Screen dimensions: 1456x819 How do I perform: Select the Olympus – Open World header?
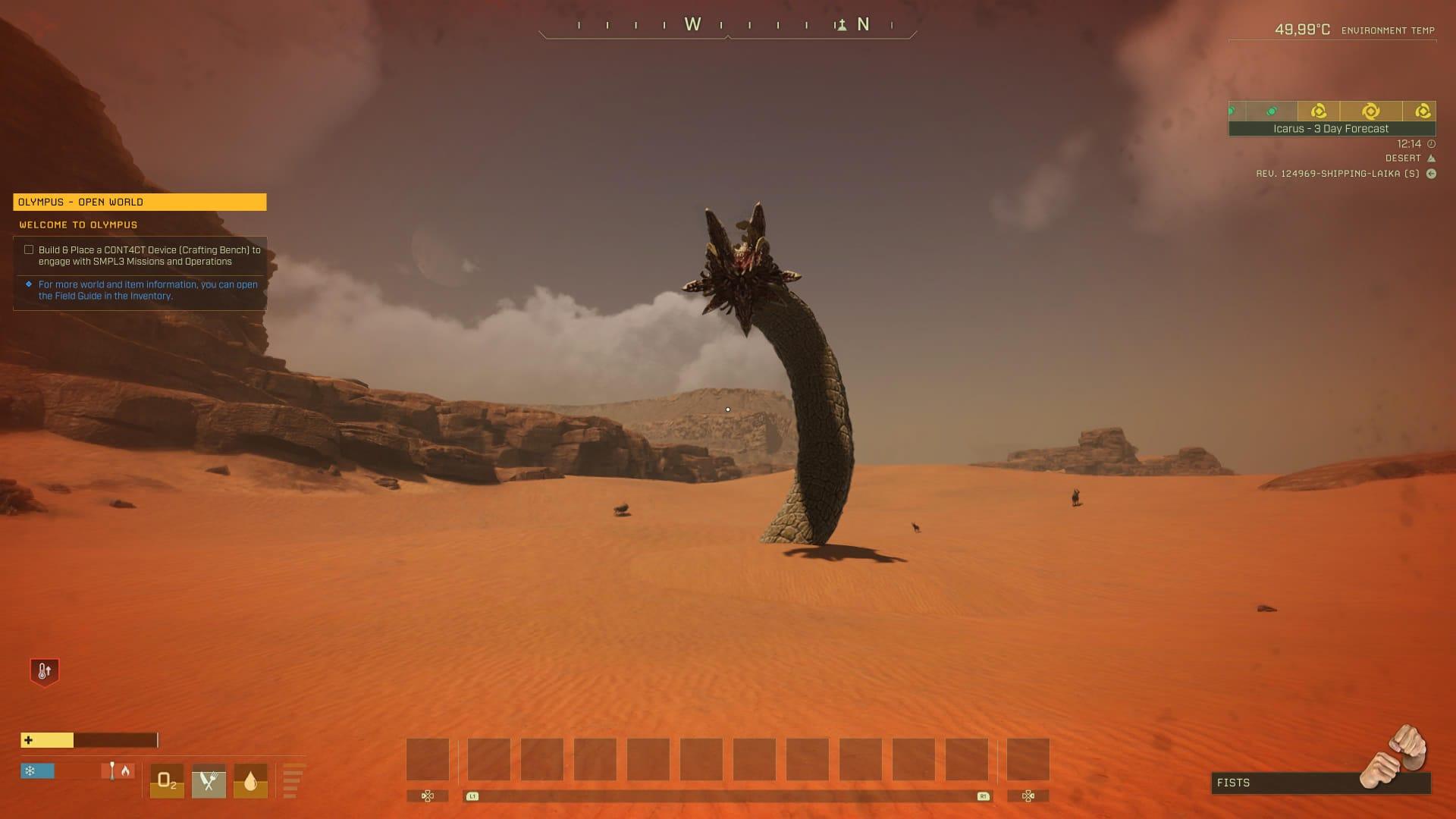(x=140, y=202)
